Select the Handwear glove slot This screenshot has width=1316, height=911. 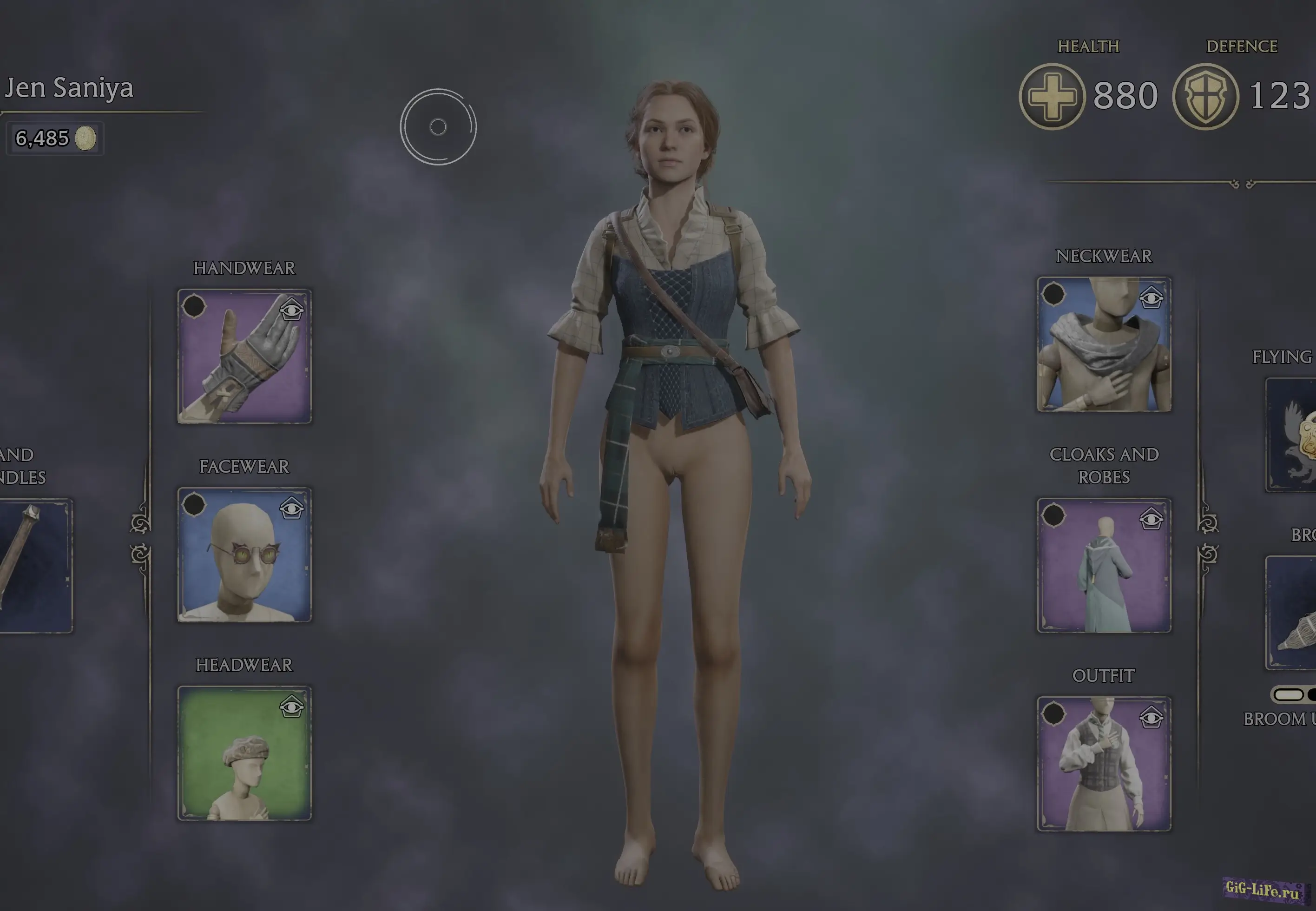pos(244,356)
